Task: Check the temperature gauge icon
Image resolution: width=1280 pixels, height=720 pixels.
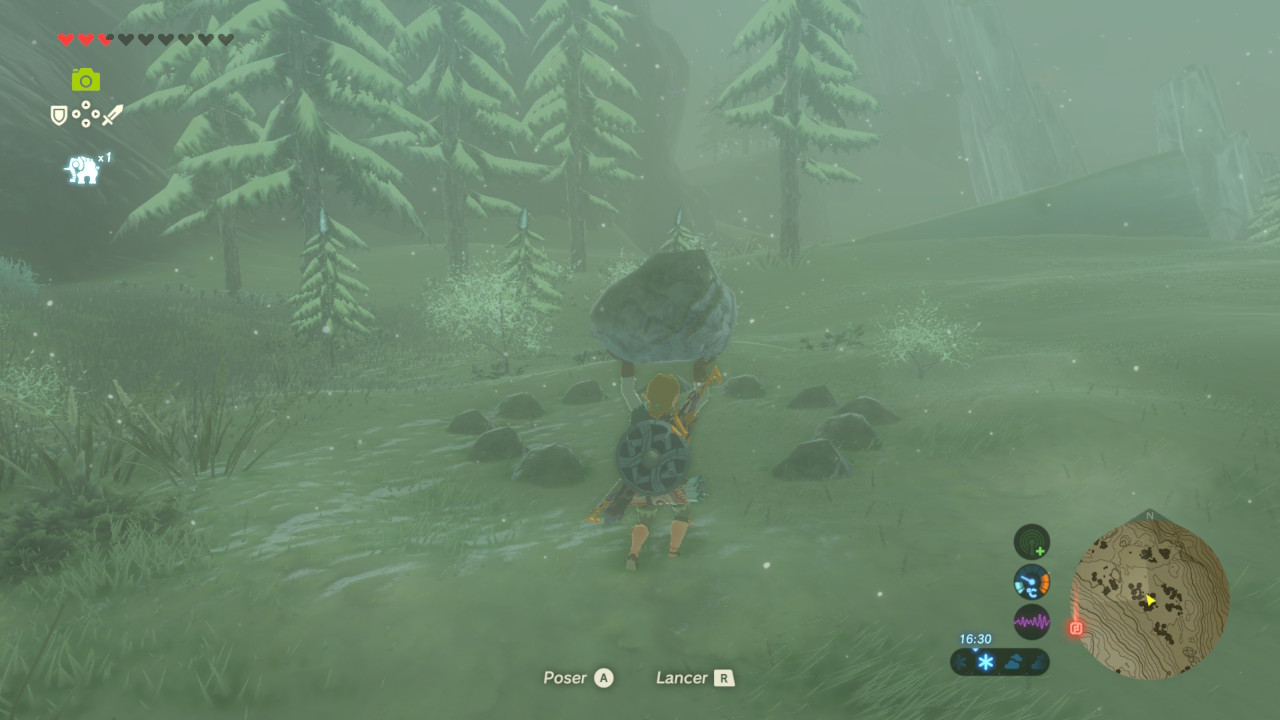Action: (1031, 581)
